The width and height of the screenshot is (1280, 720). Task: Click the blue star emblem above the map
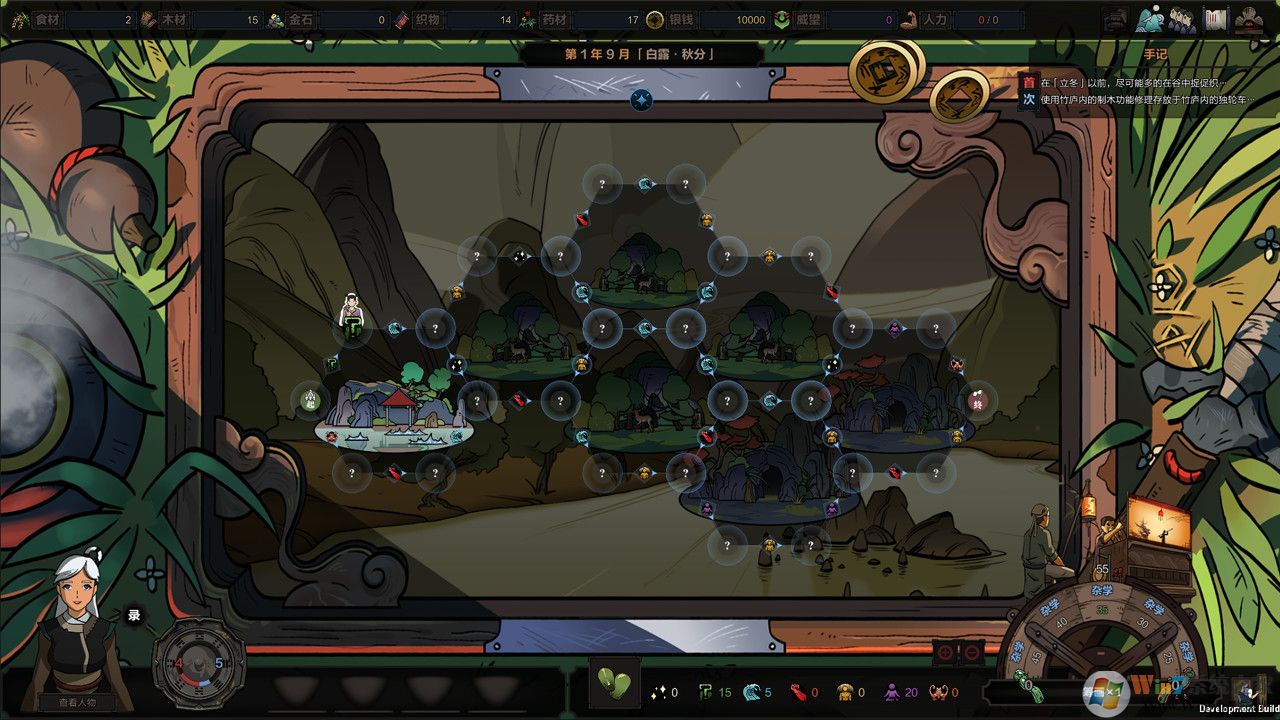click(641, 99)
